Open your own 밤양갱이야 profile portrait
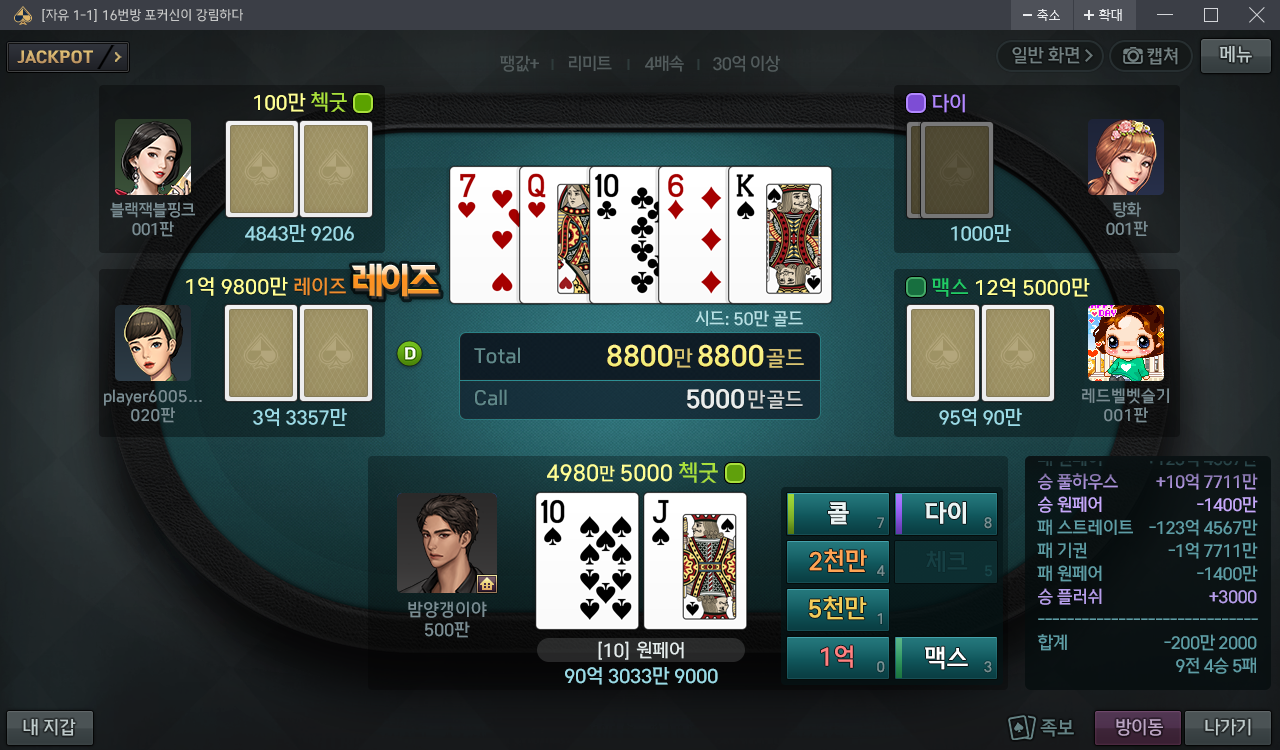This screenshot has height=750, width=1280. 447,543
